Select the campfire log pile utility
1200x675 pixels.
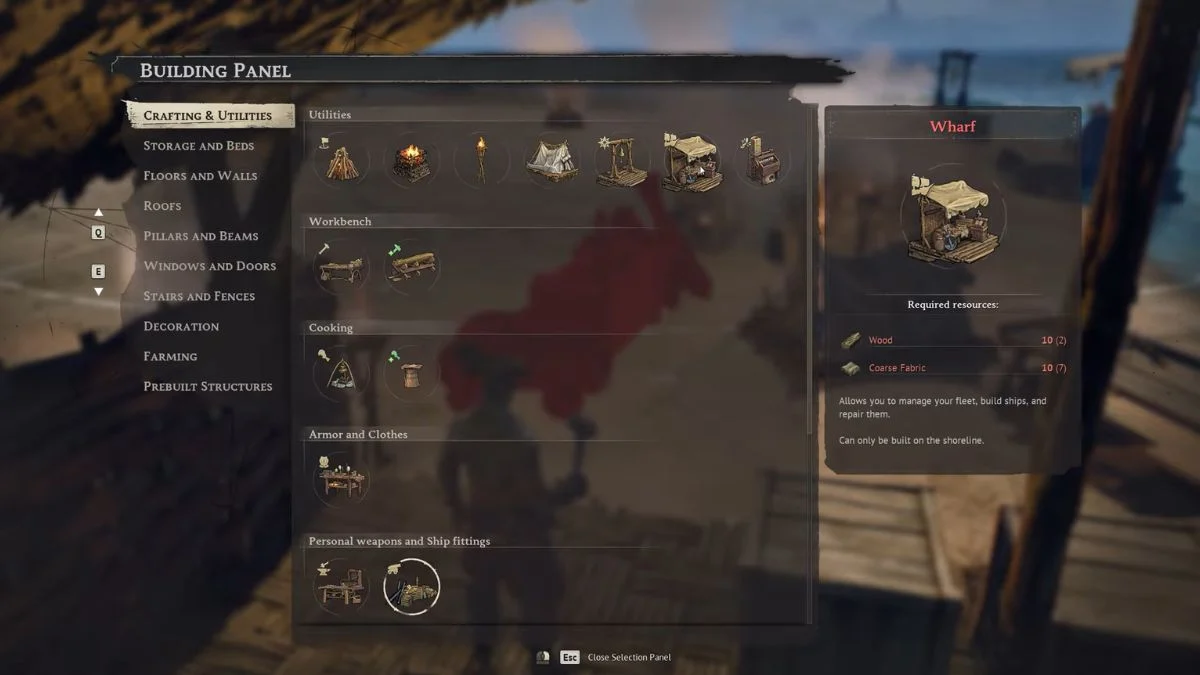[x=341, y=161]
